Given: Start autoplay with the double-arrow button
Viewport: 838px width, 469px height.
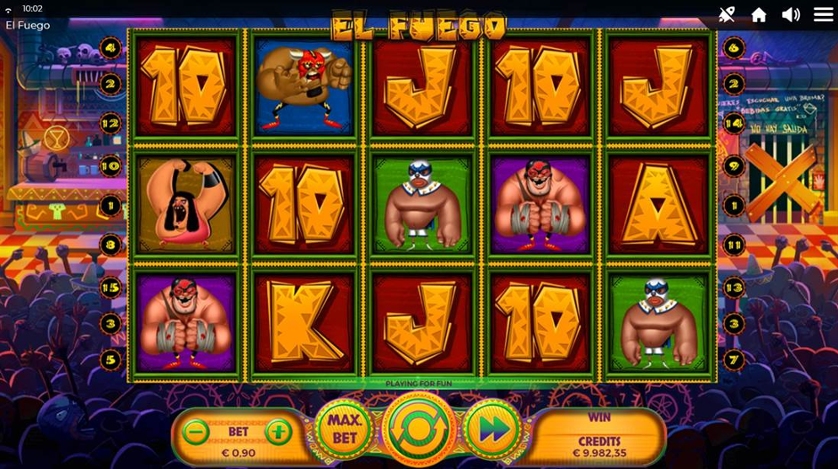Looking at the screenshot, I should (492, 430).
